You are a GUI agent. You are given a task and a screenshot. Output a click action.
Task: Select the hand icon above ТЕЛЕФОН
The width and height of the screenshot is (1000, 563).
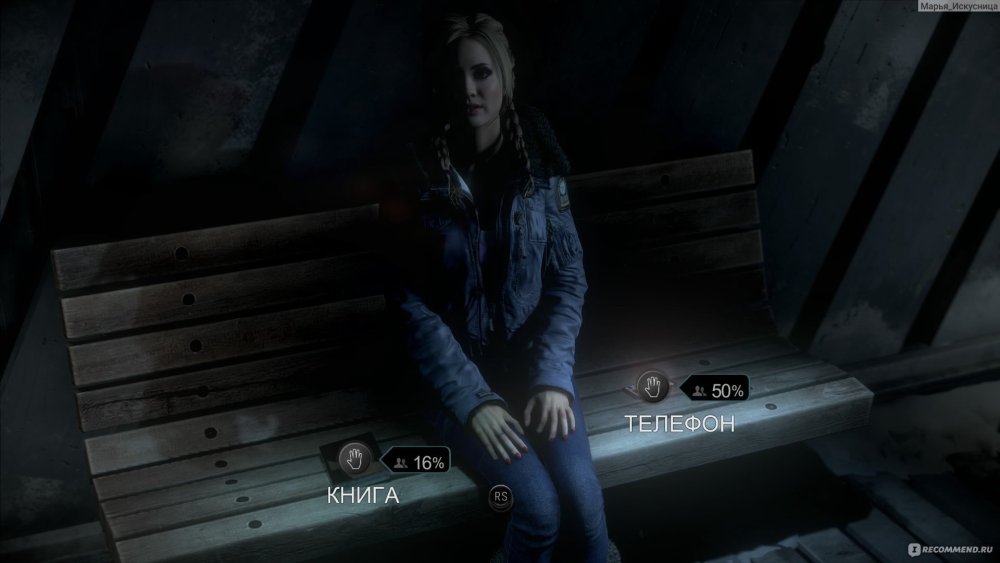tap(652, 385)
